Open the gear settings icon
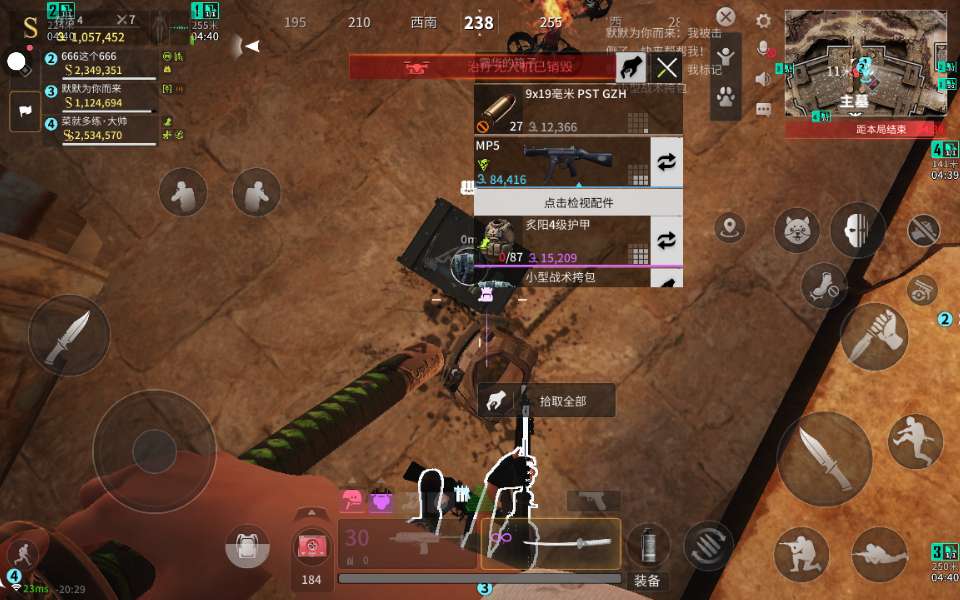 pyautogui.click(x=764, y=21)
